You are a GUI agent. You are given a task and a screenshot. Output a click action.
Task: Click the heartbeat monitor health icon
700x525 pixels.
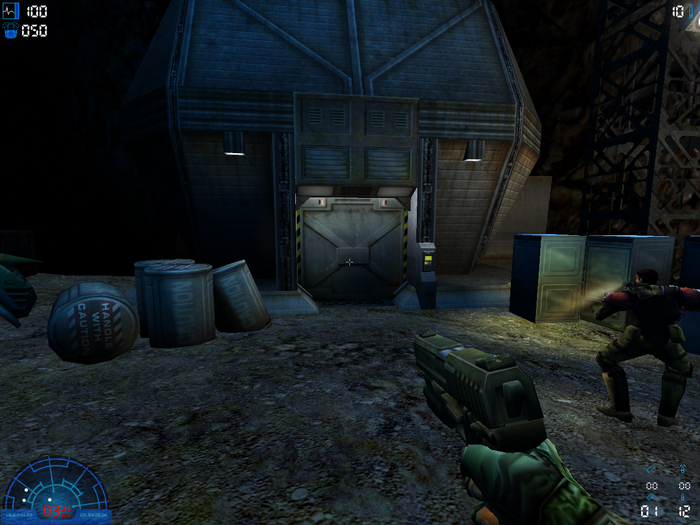click(11, 11)
